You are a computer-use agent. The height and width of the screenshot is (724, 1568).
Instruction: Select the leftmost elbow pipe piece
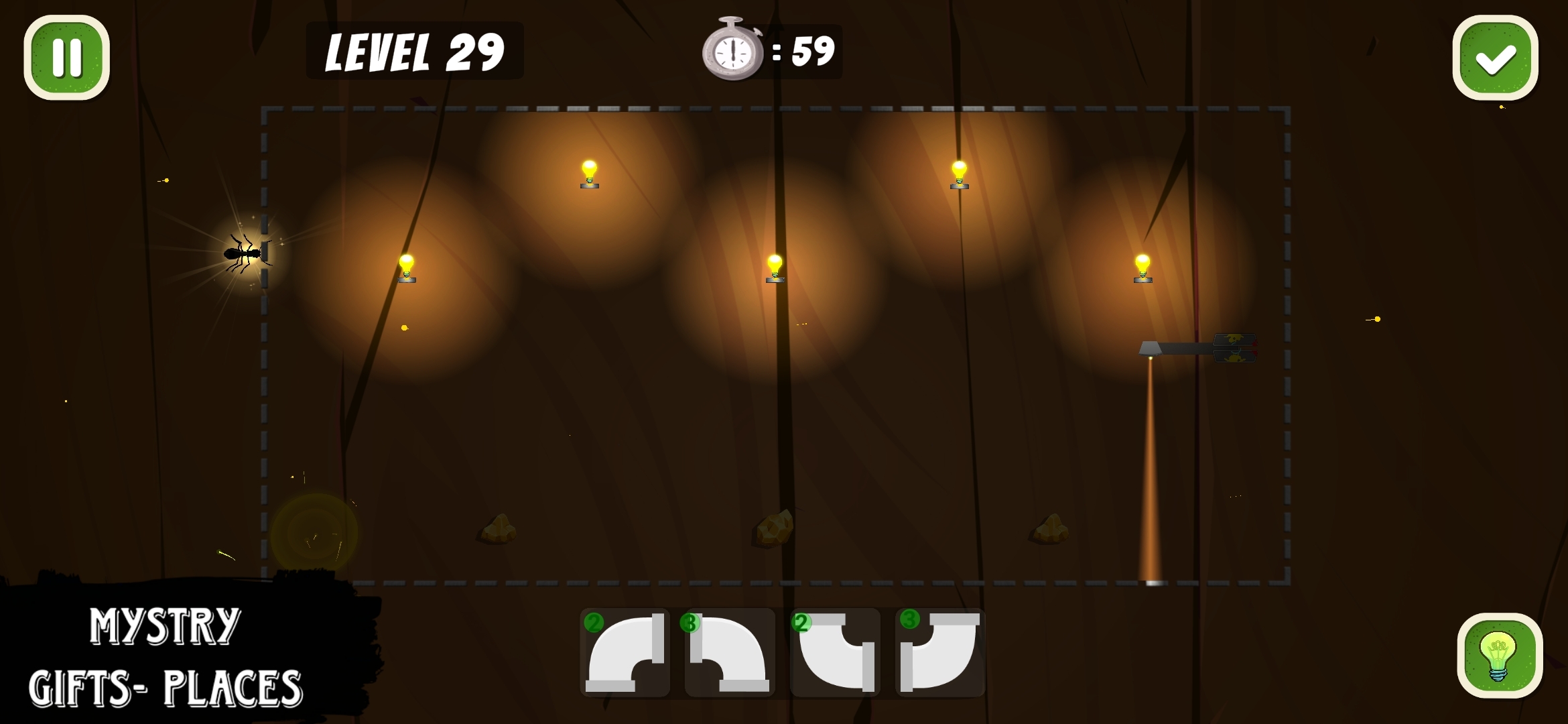pos(625,654)
